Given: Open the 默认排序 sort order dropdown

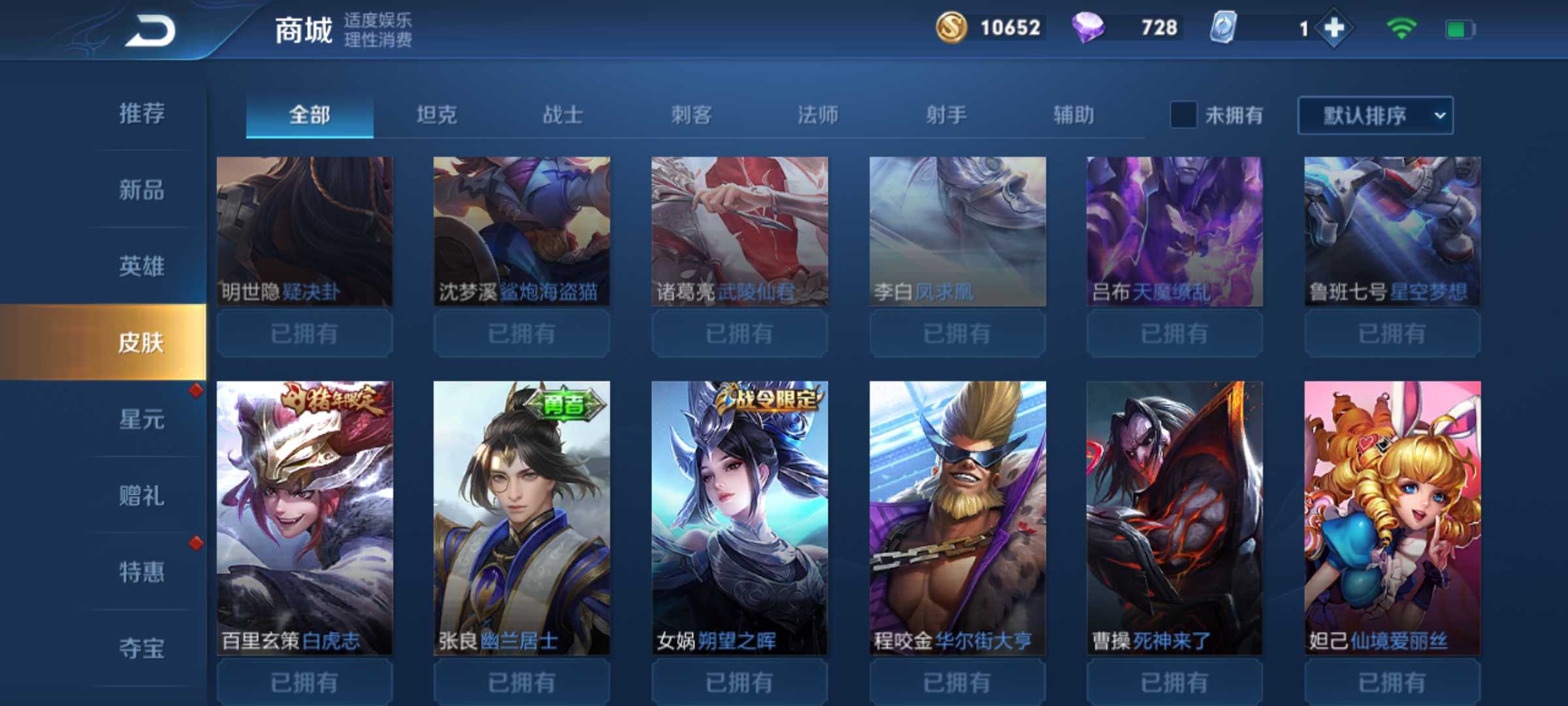Looking at the screenshot, I should pos(1375,115).
